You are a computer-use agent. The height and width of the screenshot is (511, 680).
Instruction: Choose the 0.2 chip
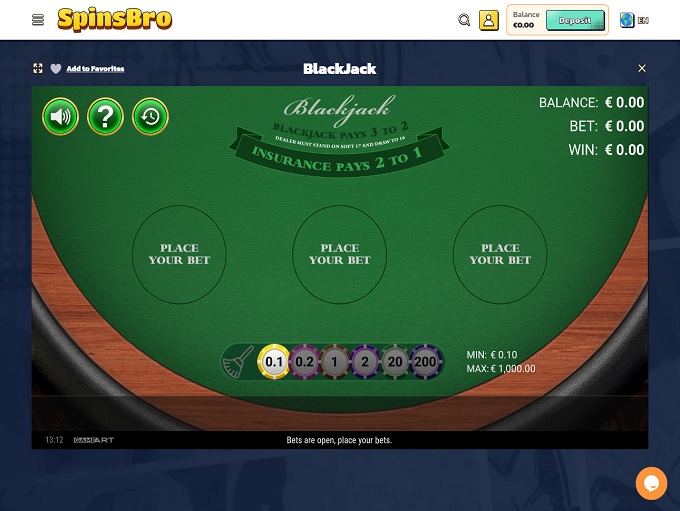click(x=305, y=361)
